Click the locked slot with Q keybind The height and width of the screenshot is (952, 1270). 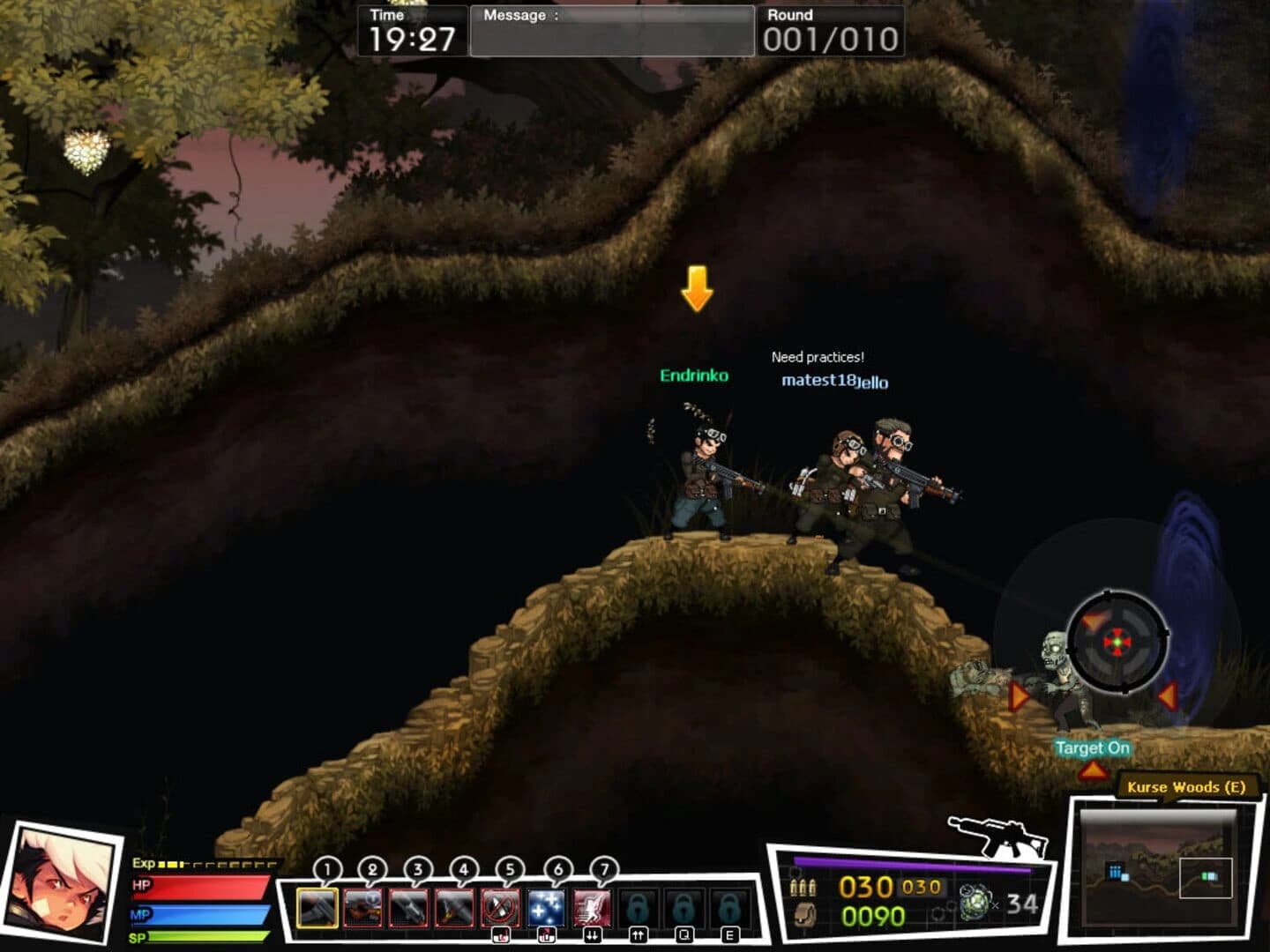(x=686, y=906)
